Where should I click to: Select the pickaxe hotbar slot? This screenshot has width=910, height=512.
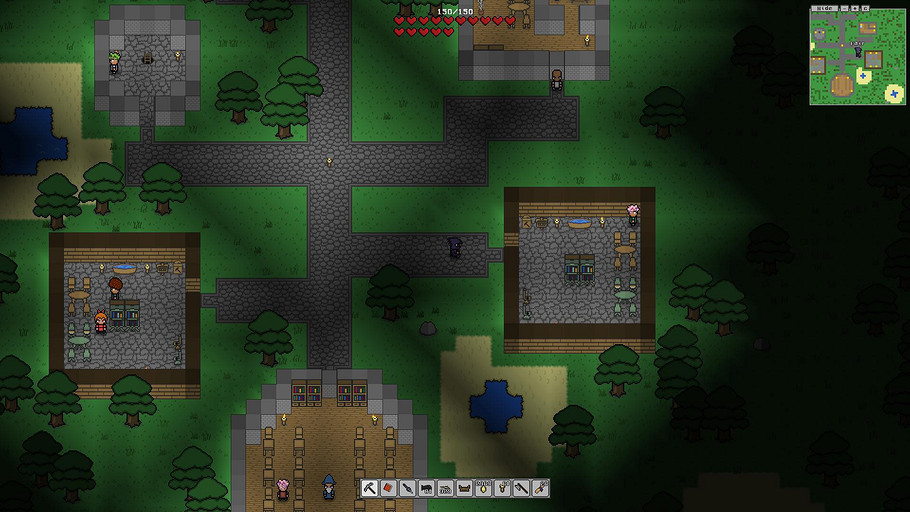click(x=370, y=488)
